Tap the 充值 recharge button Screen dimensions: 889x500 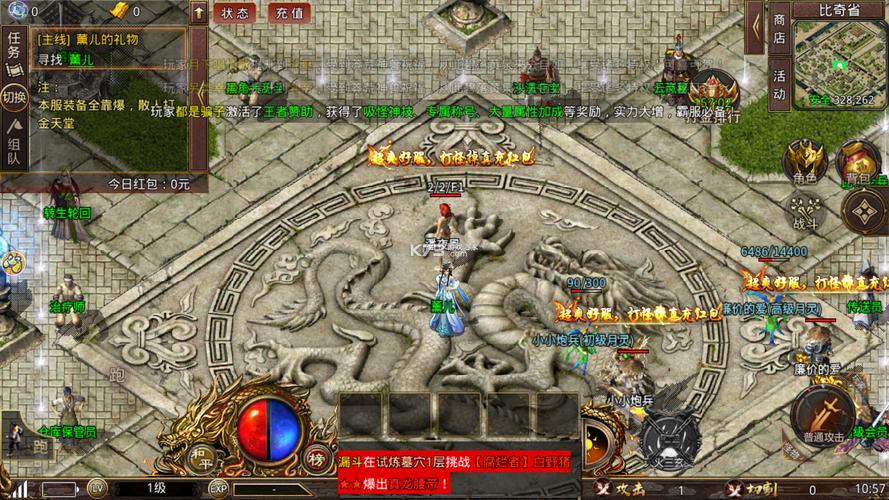(290, 13)
